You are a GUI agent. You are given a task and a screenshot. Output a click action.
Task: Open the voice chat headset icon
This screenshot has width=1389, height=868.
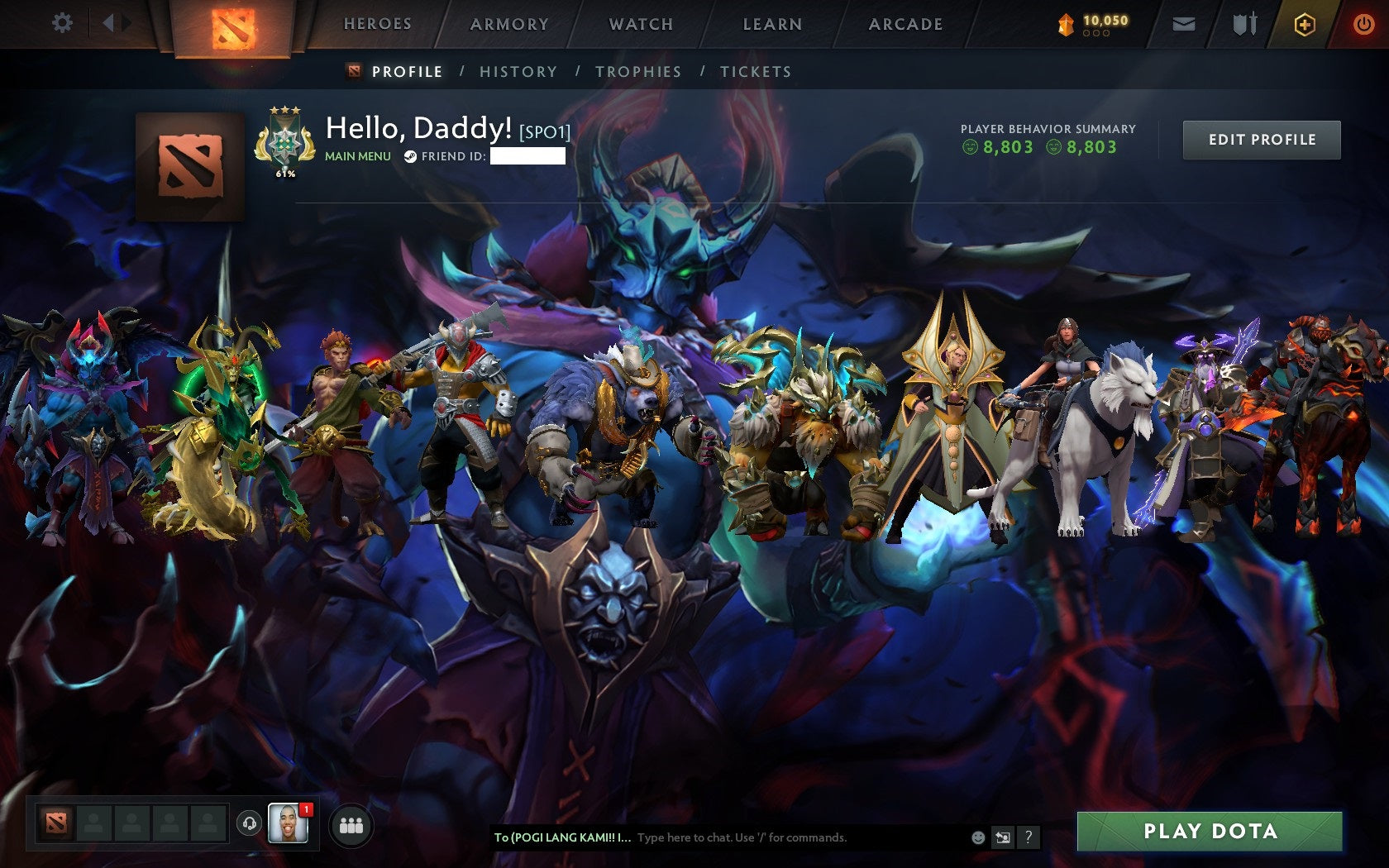[250, 823]
